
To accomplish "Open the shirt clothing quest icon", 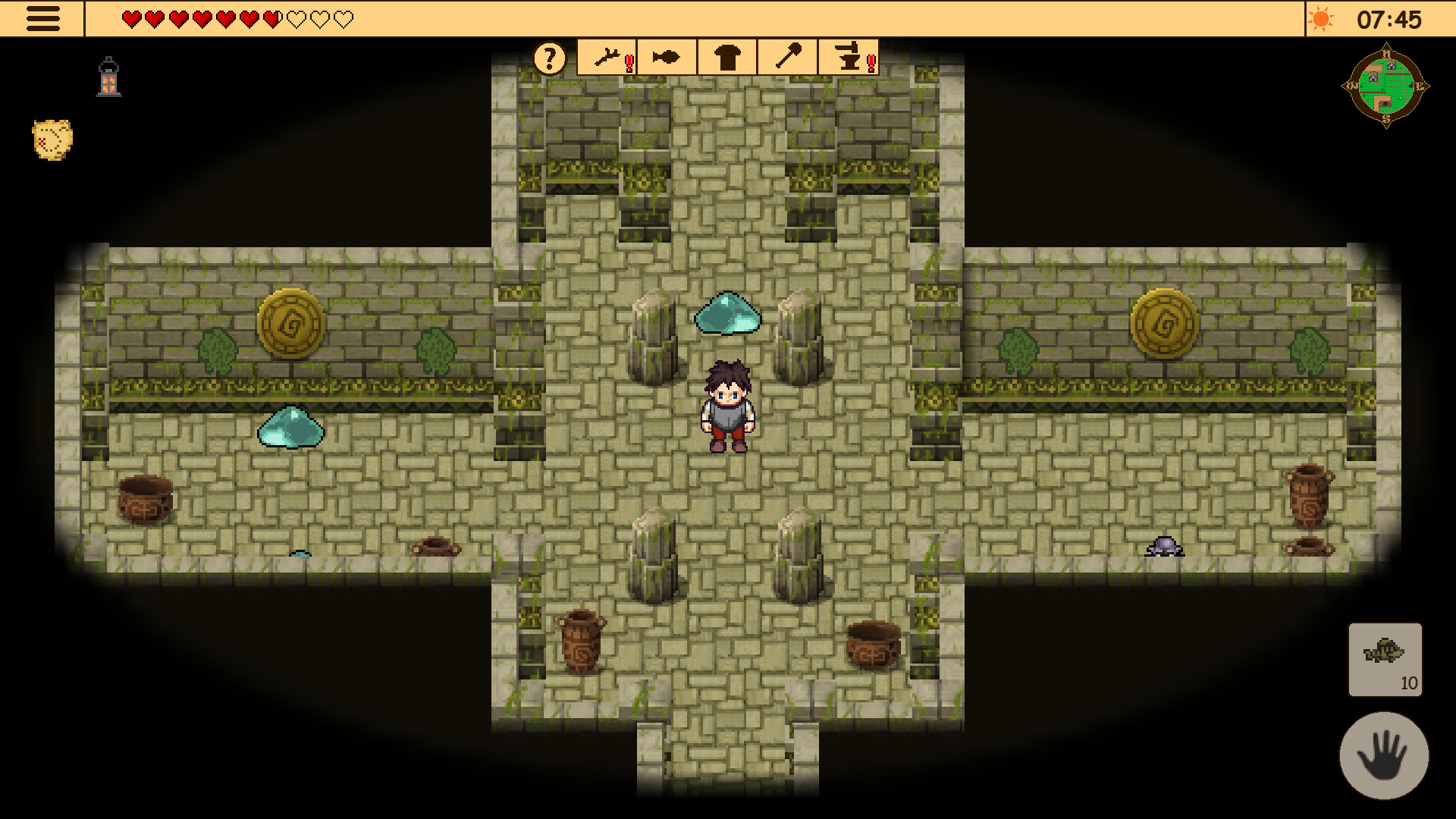I will point(726,56).
